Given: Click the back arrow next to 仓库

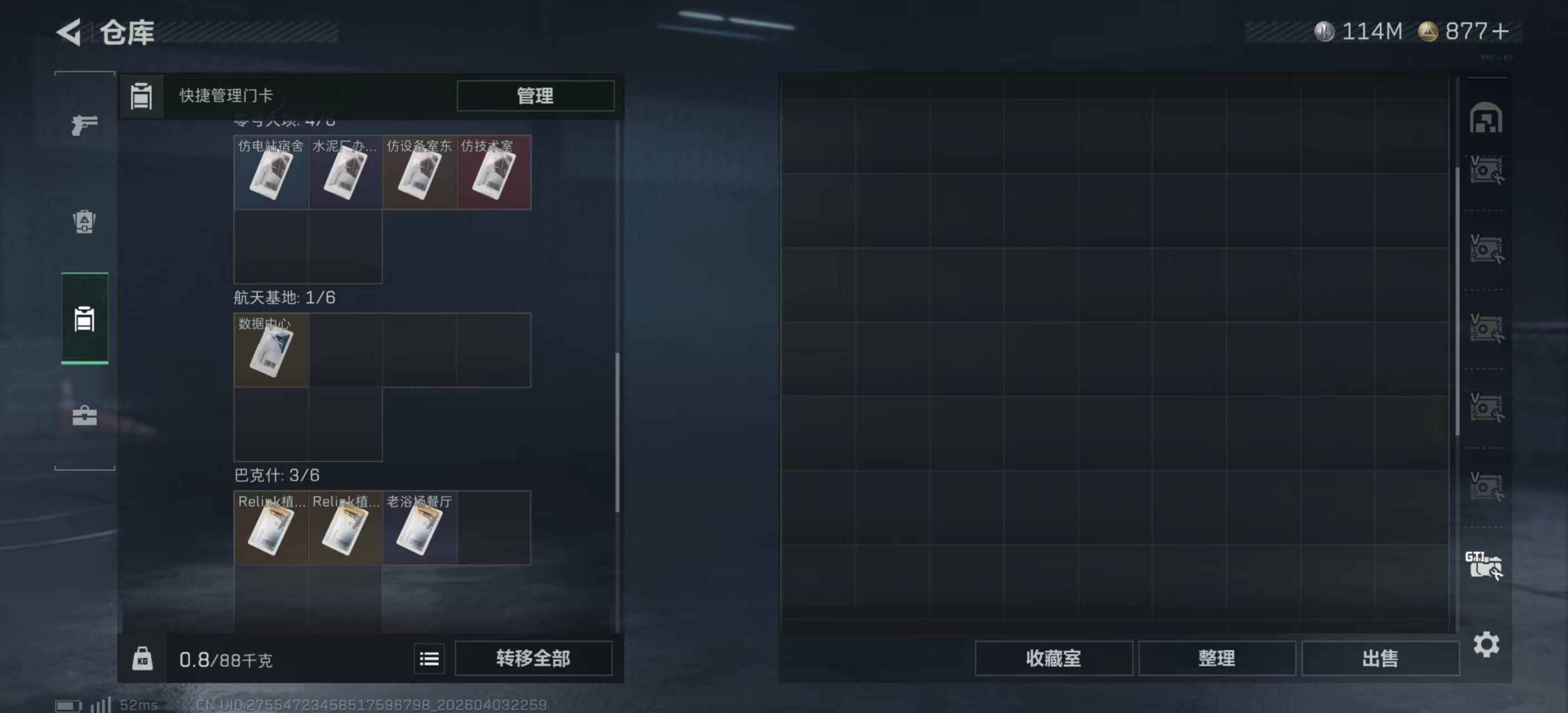Looking at the screenshot, I should [x=69, y=32].
